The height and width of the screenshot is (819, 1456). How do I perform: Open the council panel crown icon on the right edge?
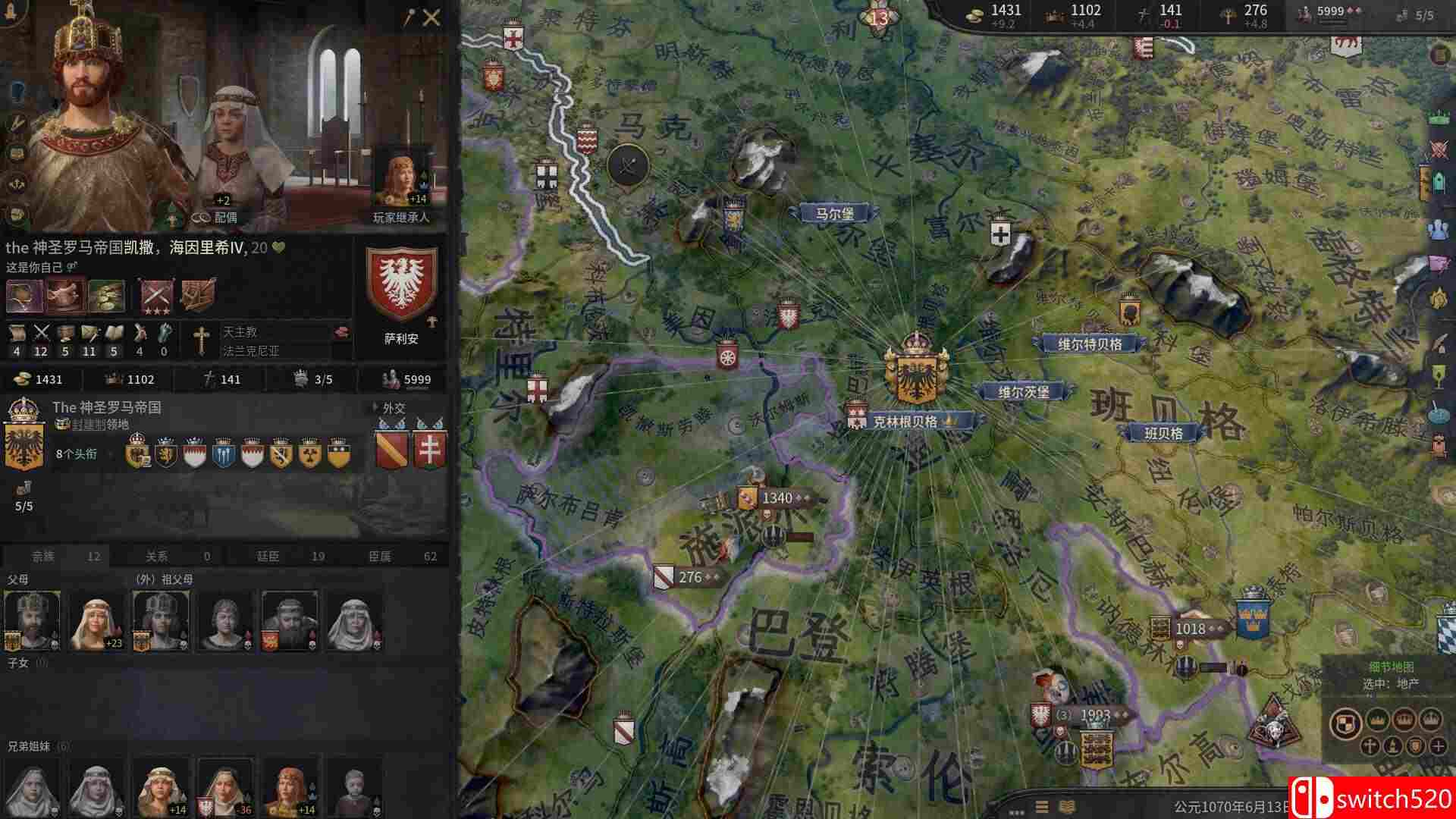coord(1439,116)
